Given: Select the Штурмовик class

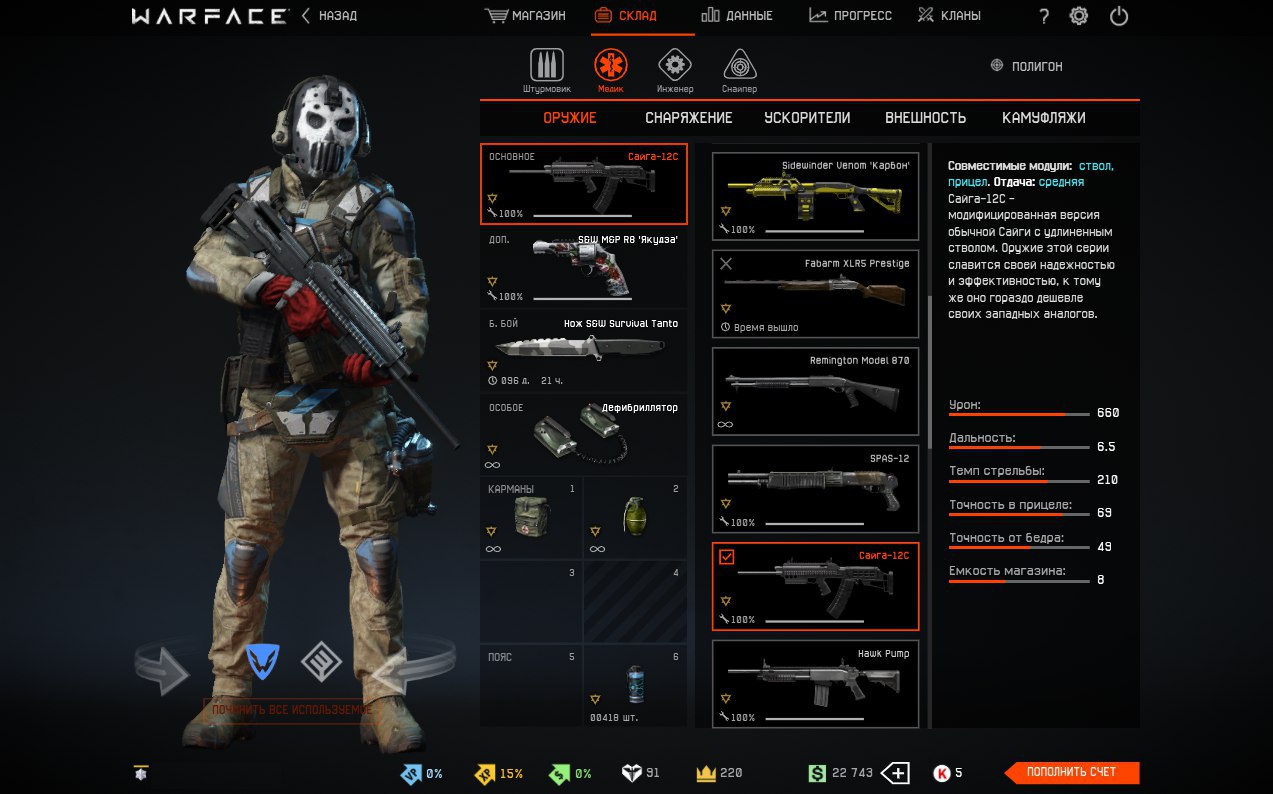Looking at the screenshot, I should 546,70.
